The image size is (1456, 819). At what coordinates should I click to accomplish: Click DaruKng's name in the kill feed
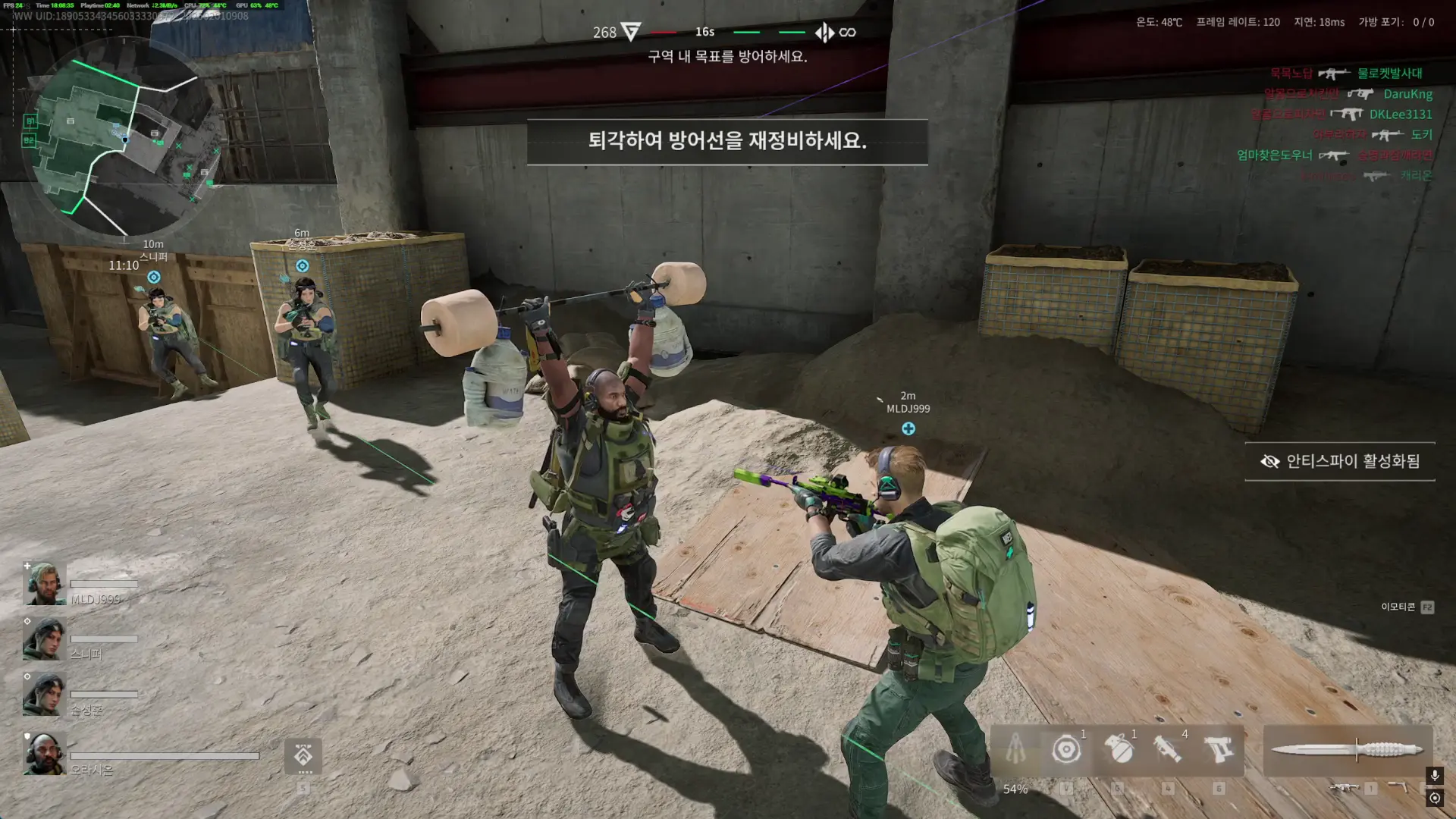point(1407,94)
